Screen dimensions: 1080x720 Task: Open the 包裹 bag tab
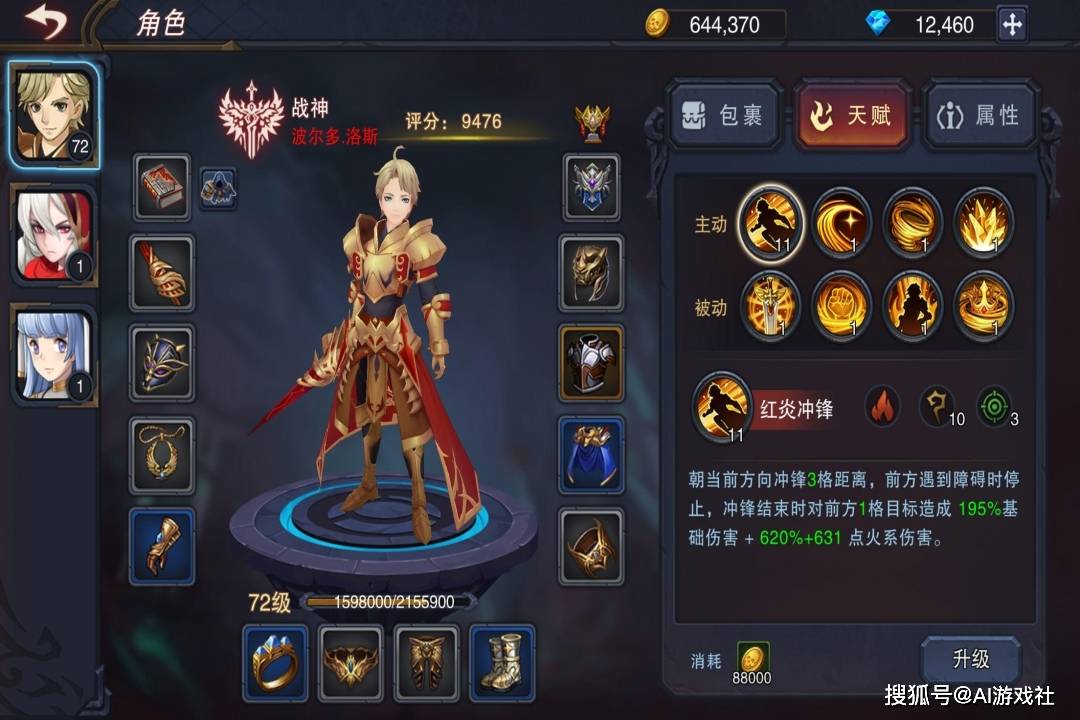tap(724, 117)
